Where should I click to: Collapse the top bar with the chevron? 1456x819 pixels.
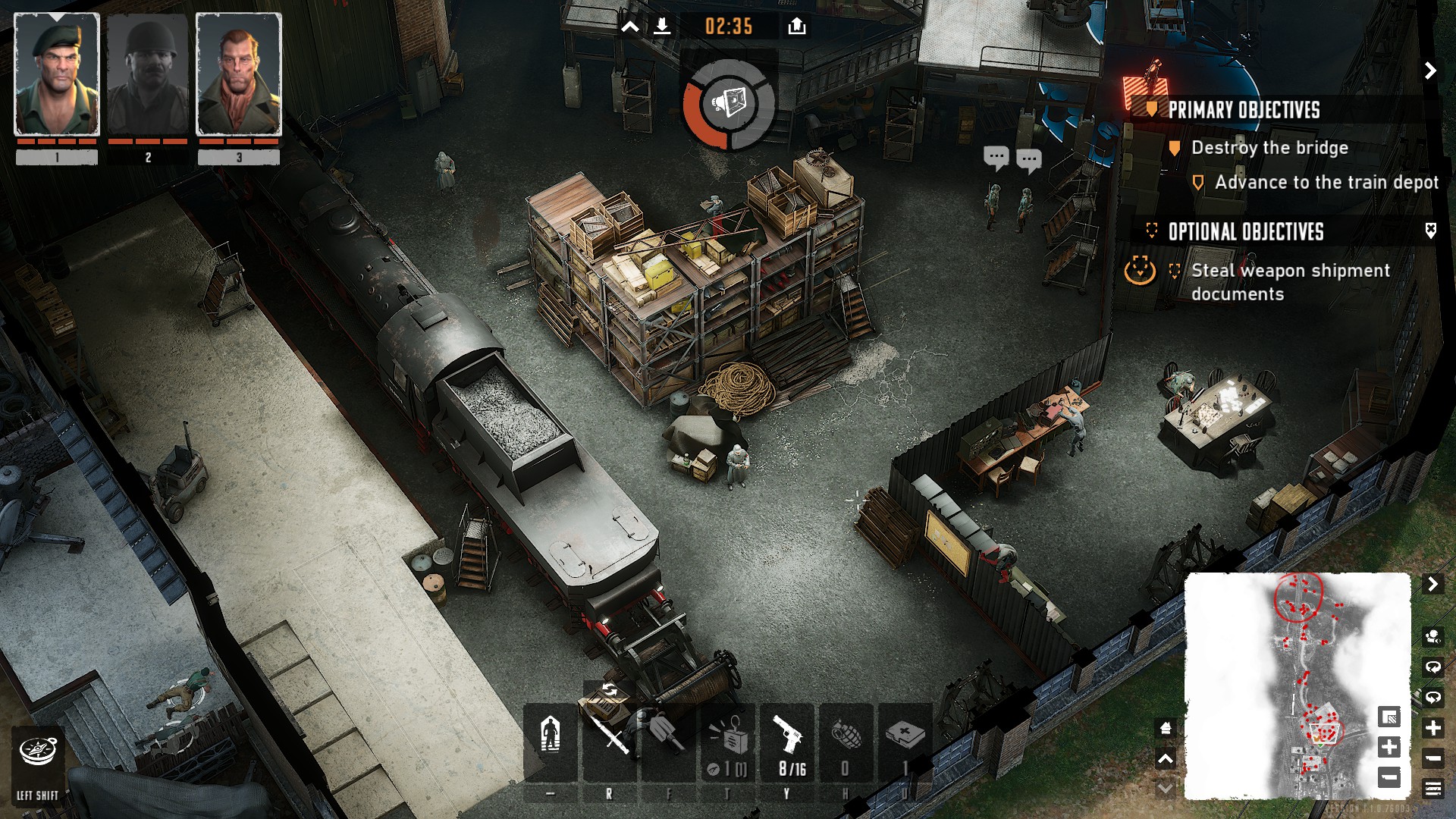pos(630,27)
